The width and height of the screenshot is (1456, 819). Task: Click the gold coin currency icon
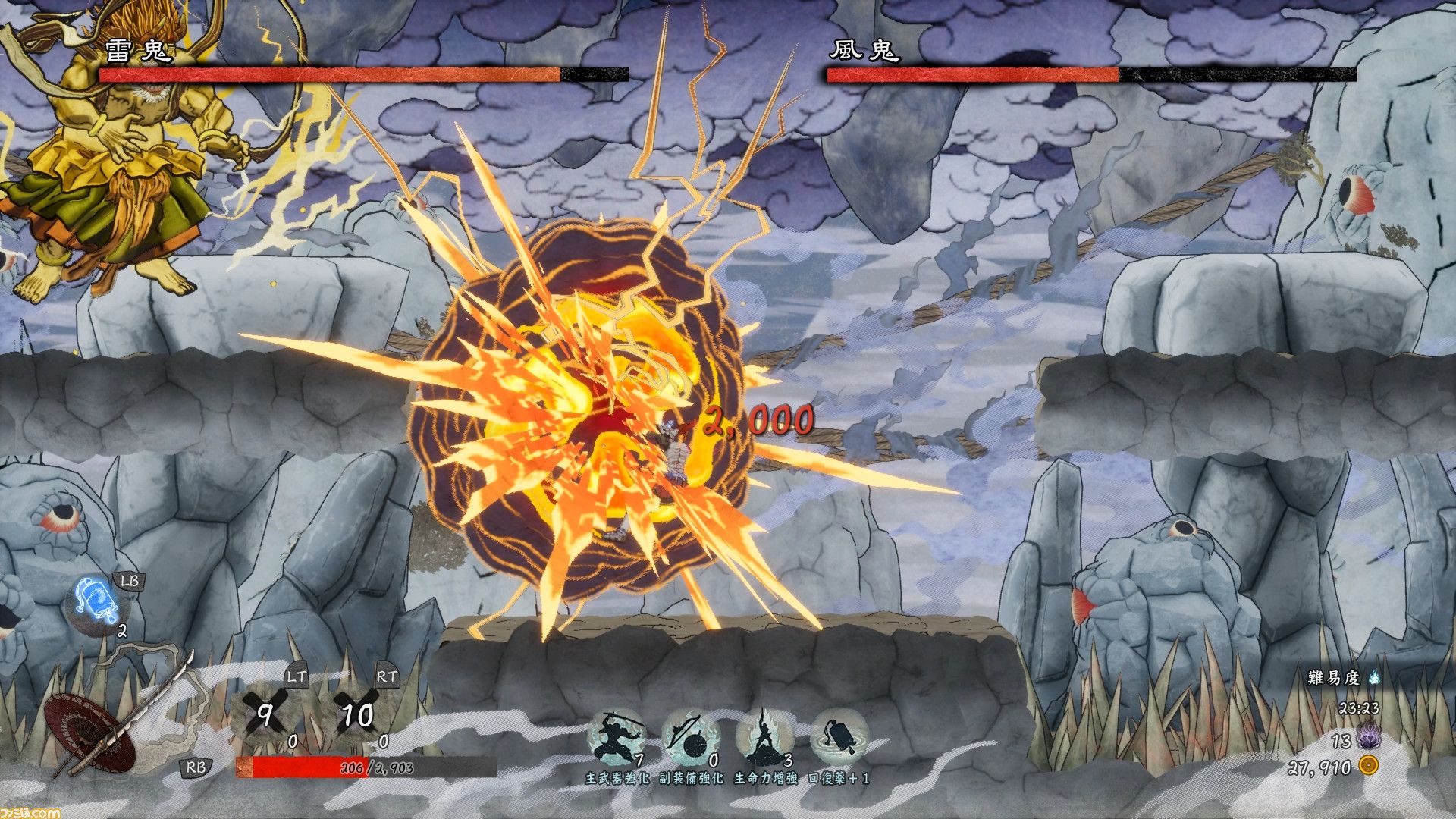pos(1368,766)
